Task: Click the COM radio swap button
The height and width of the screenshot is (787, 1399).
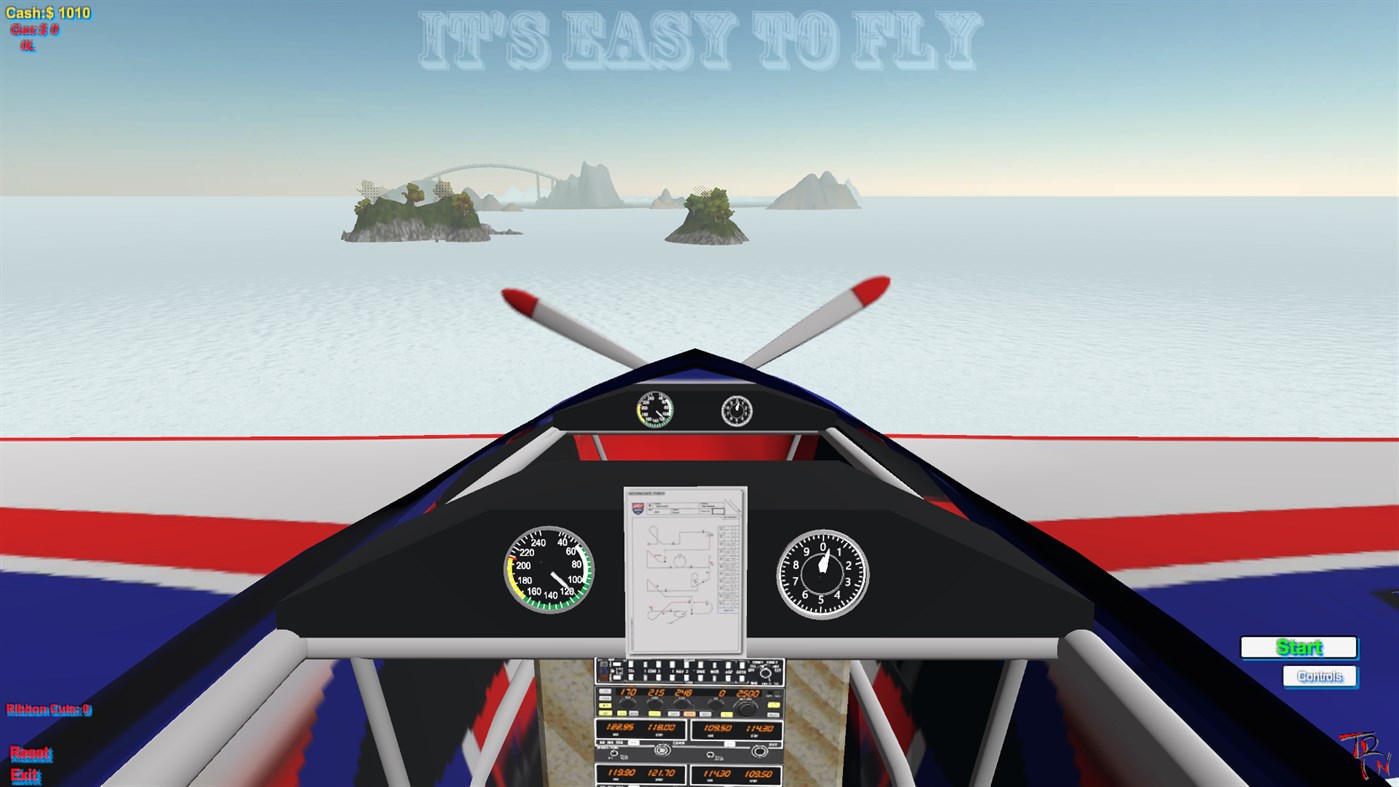Action: click(634, 742)
